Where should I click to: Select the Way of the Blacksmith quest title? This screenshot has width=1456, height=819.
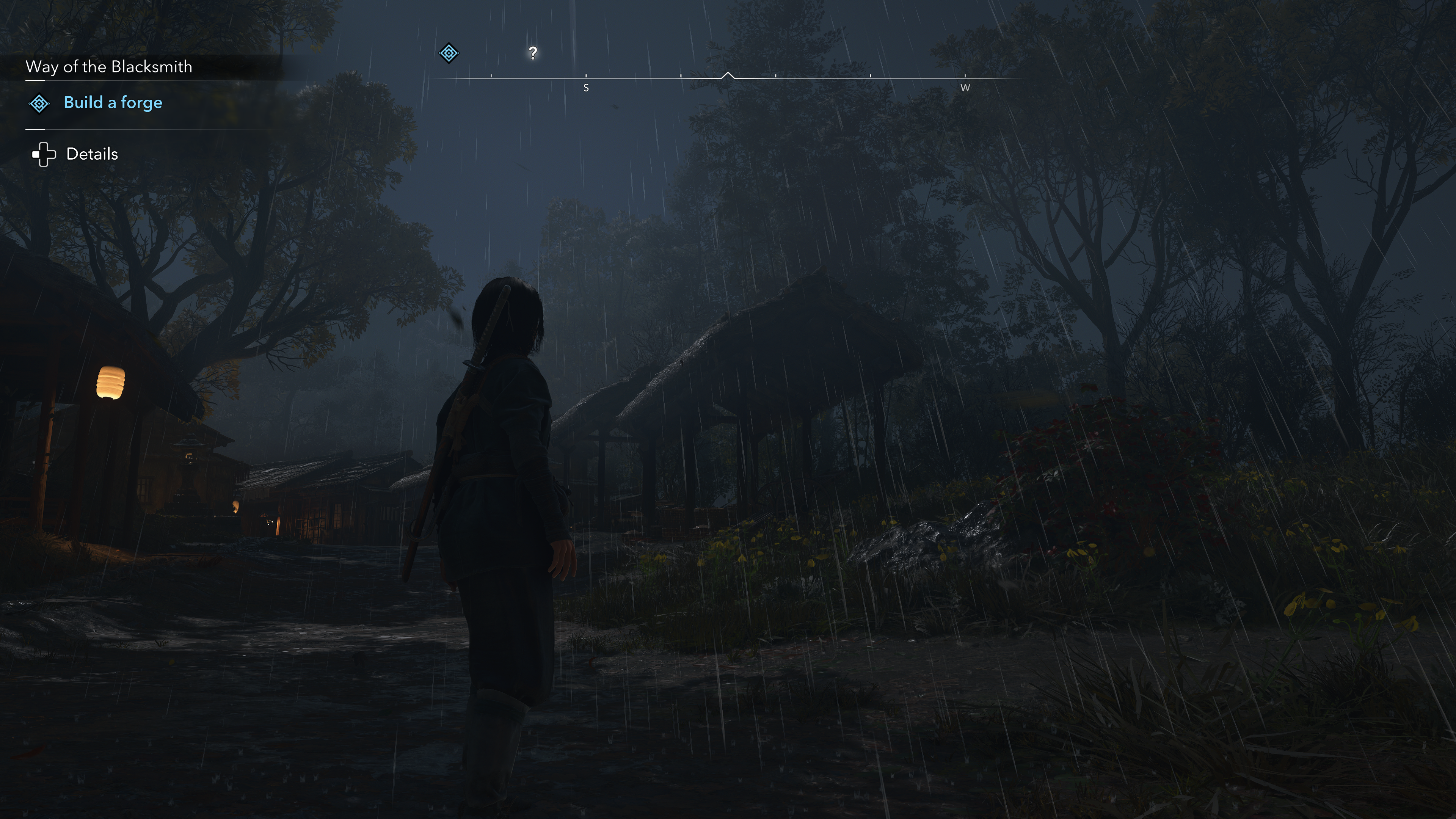[x=108, y=67]
